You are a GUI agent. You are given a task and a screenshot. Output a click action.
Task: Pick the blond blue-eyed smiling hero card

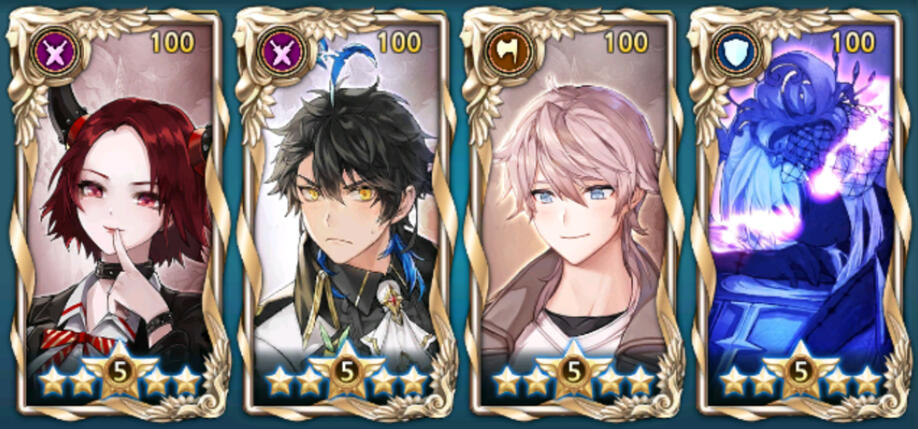571,215
